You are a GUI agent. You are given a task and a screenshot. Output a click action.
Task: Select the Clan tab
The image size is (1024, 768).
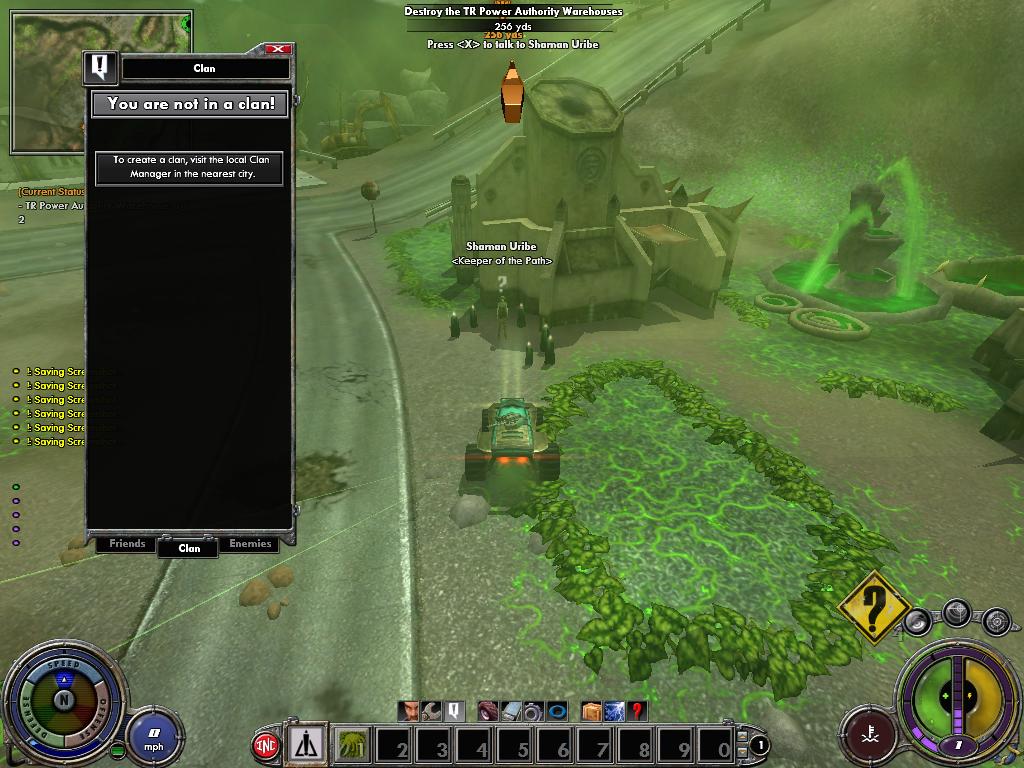pos(189,547)
